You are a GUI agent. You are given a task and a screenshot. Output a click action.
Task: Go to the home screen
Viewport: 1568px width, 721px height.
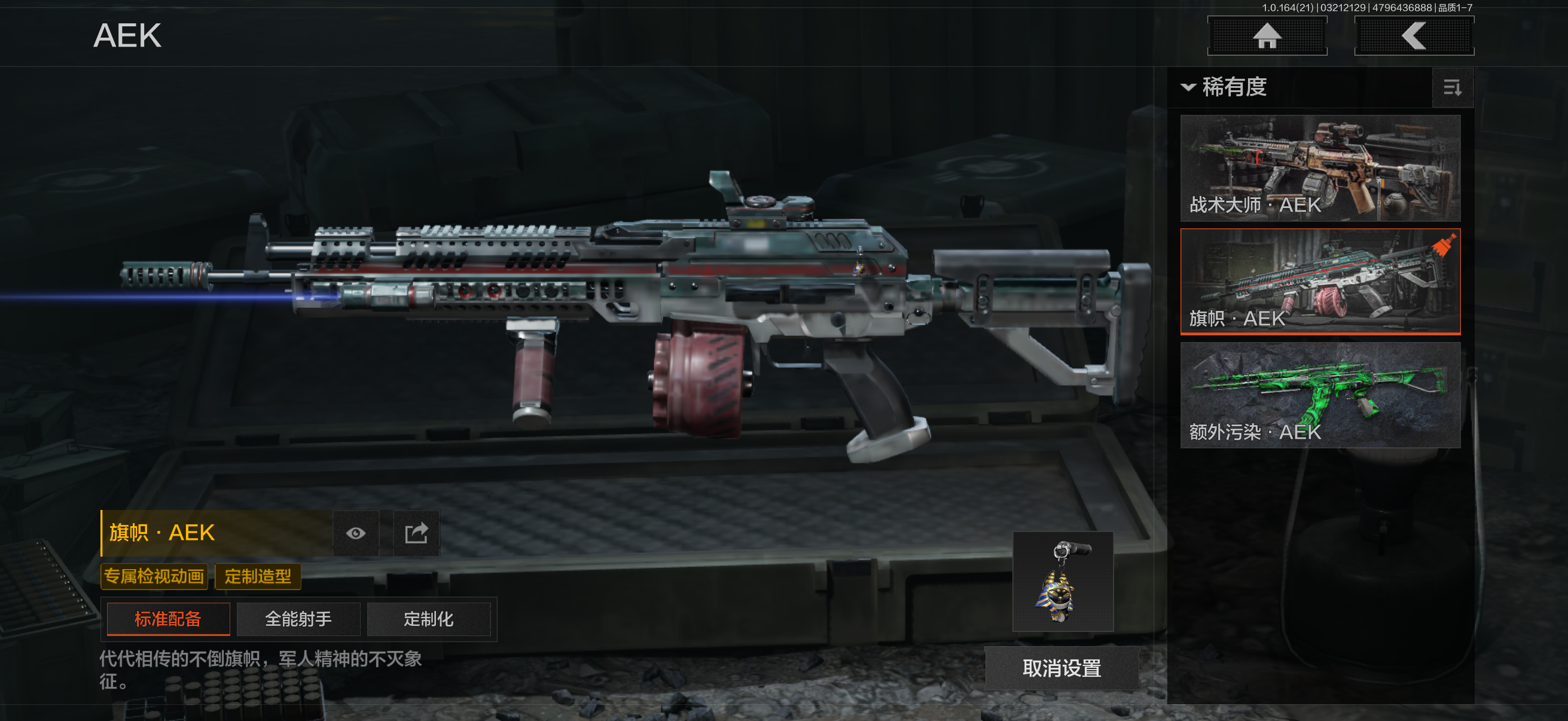pyautogui.click(x=1267, y=36)
